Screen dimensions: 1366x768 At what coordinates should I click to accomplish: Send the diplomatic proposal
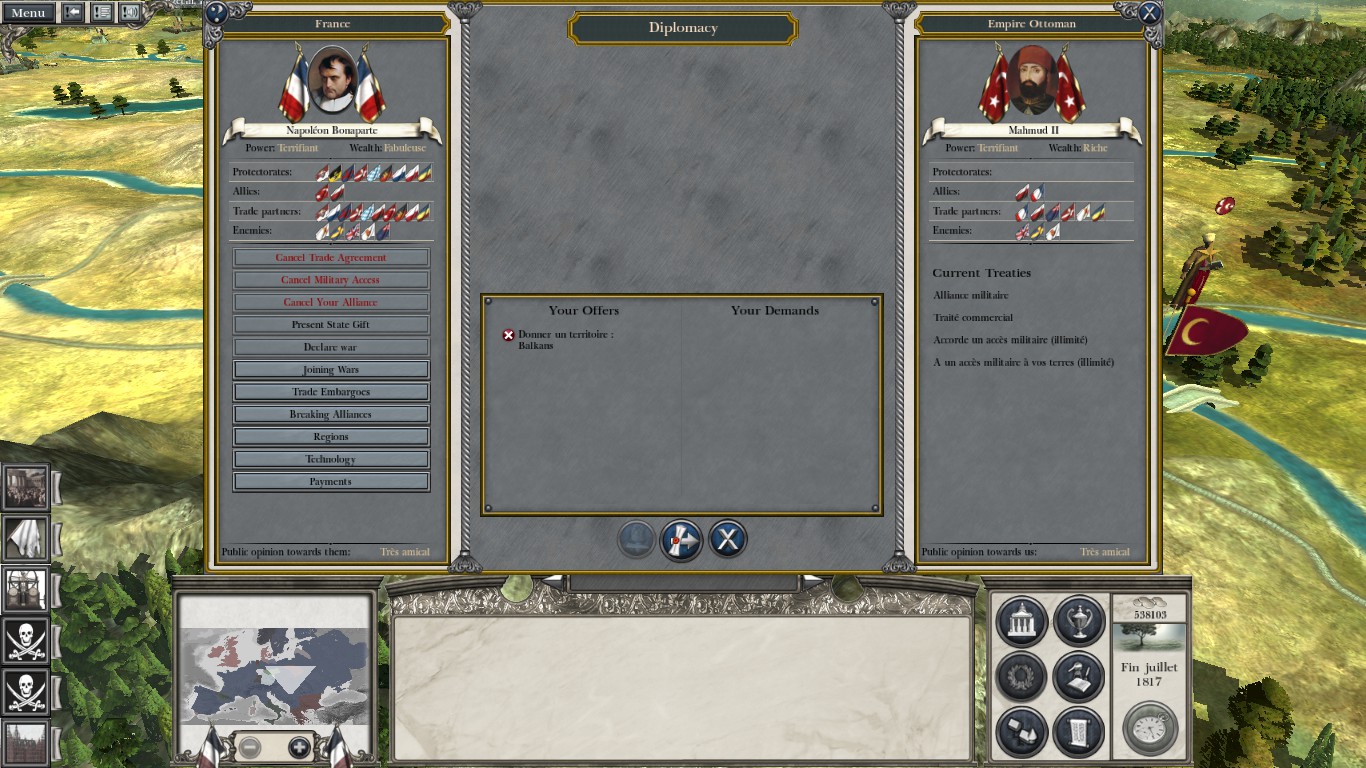click(681, 540)
